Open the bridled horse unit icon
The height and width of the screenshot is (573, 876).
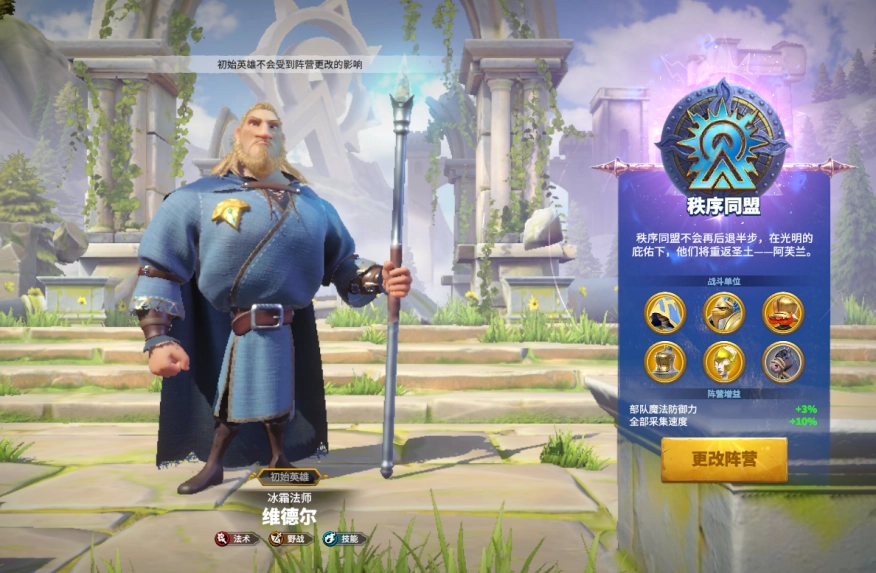pos(782,361)
